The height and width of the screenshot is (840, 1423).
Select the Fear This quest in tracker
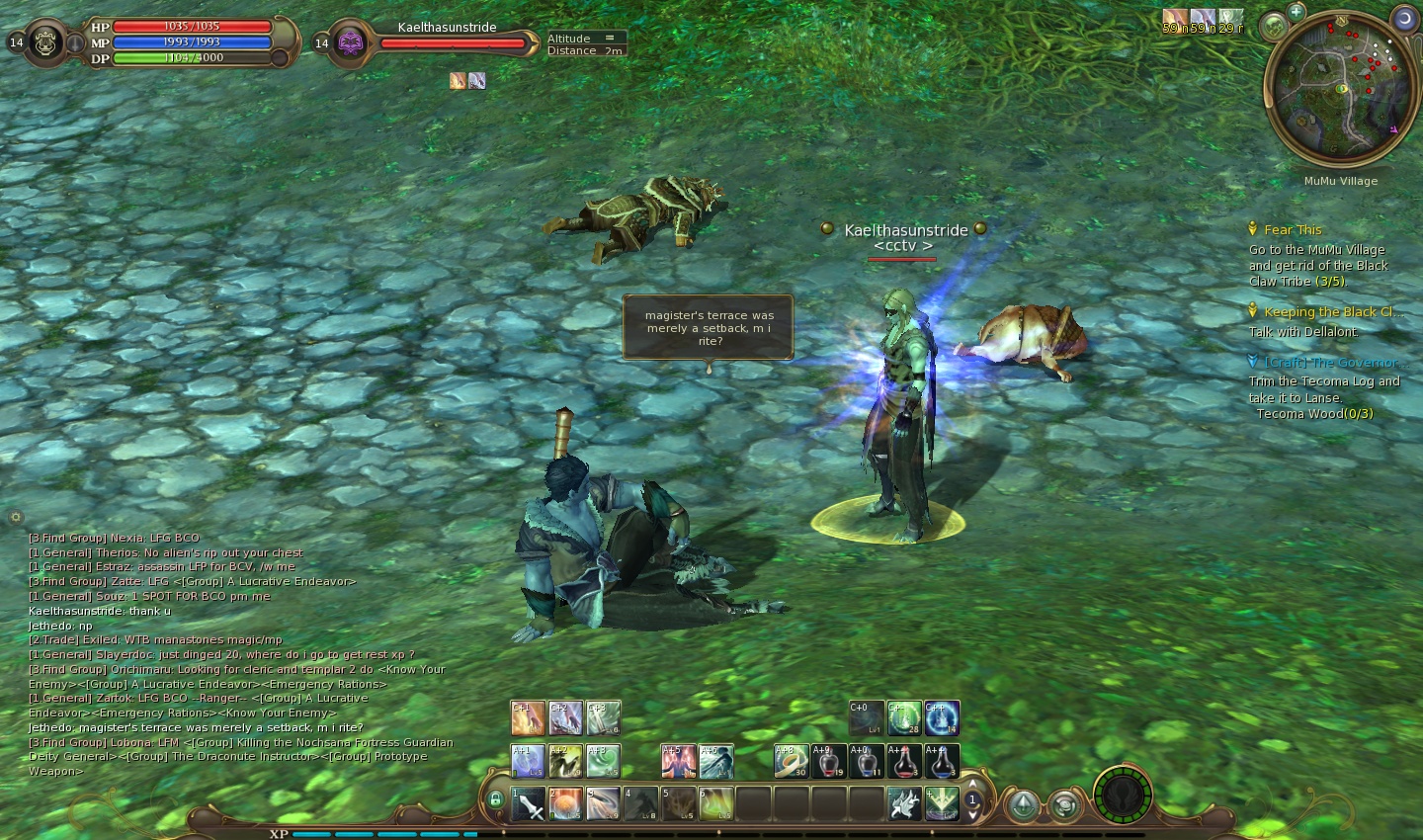click(1292, 229)
